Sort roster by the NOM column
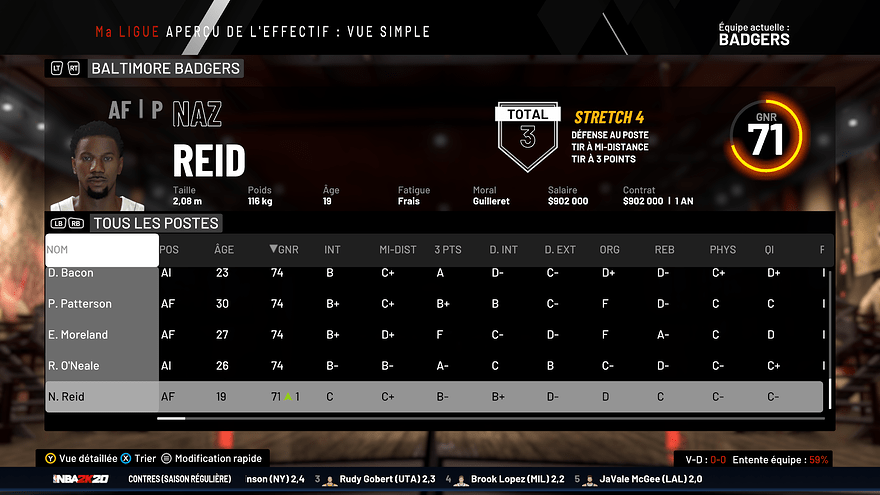This screenshot has width=880, height=495. (101, 250)
